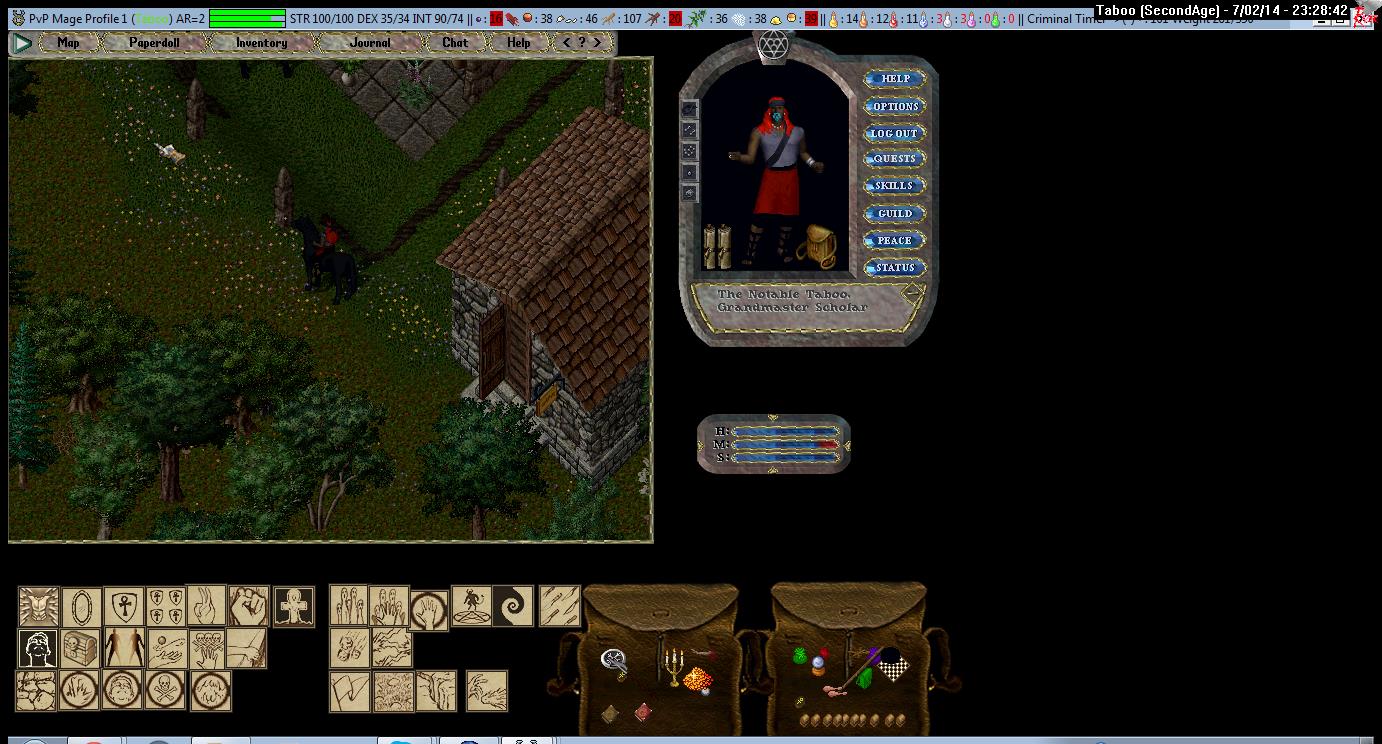1382x744 pixels.
Task: Cast the daemon on pentagram summon spell
Action: pyautogui.click(x=470, y=606)
